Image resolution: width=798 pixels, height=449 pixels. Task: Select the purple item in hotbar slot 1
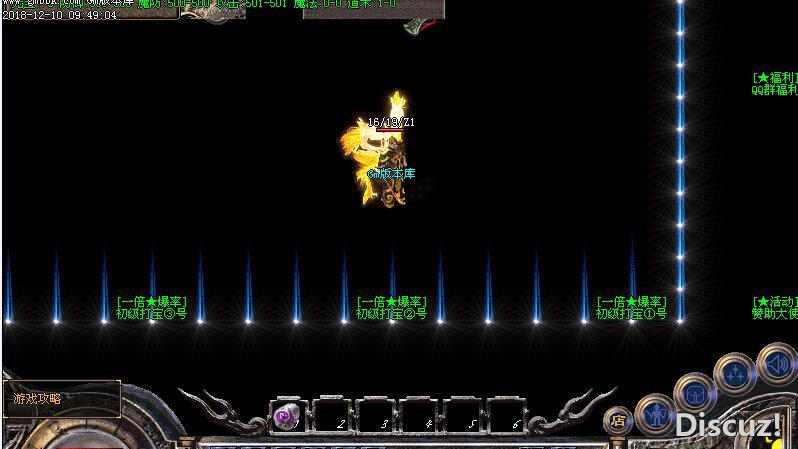coord(286,415)
